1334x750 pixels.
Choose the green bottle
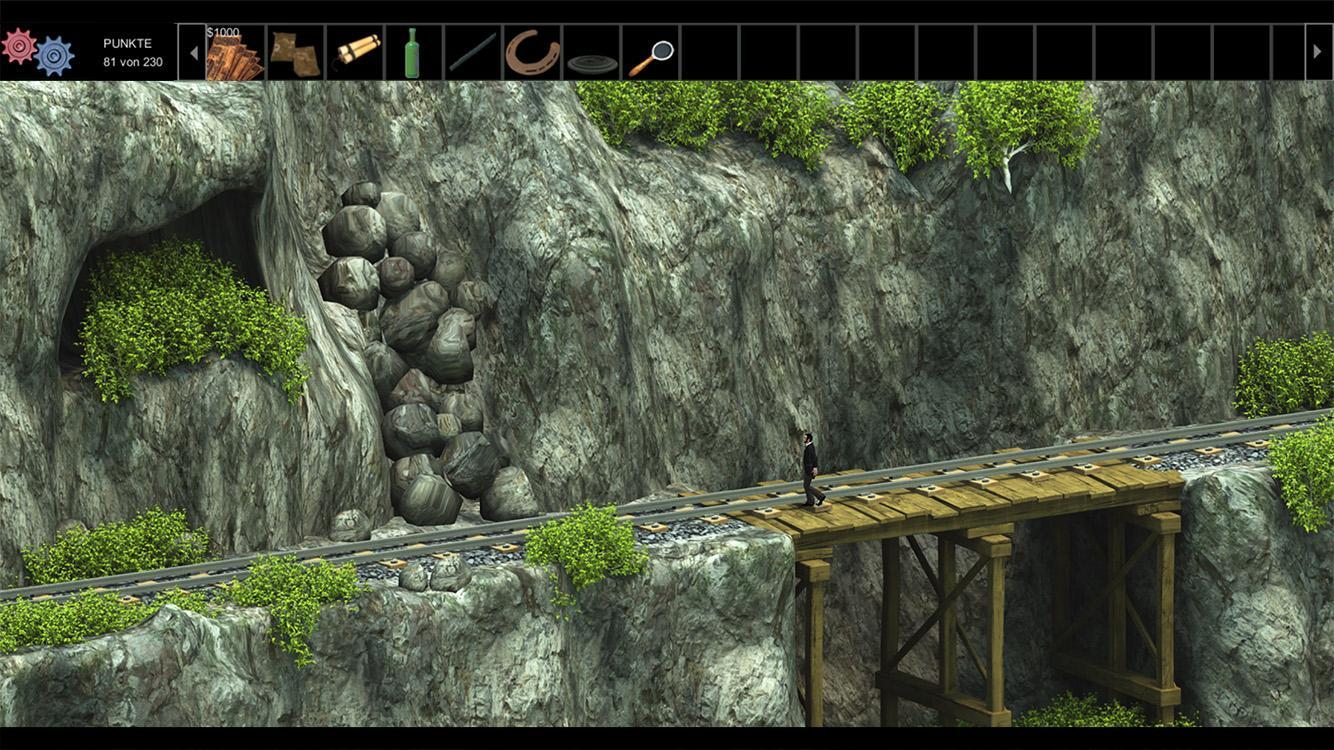(x=411, y=52)
